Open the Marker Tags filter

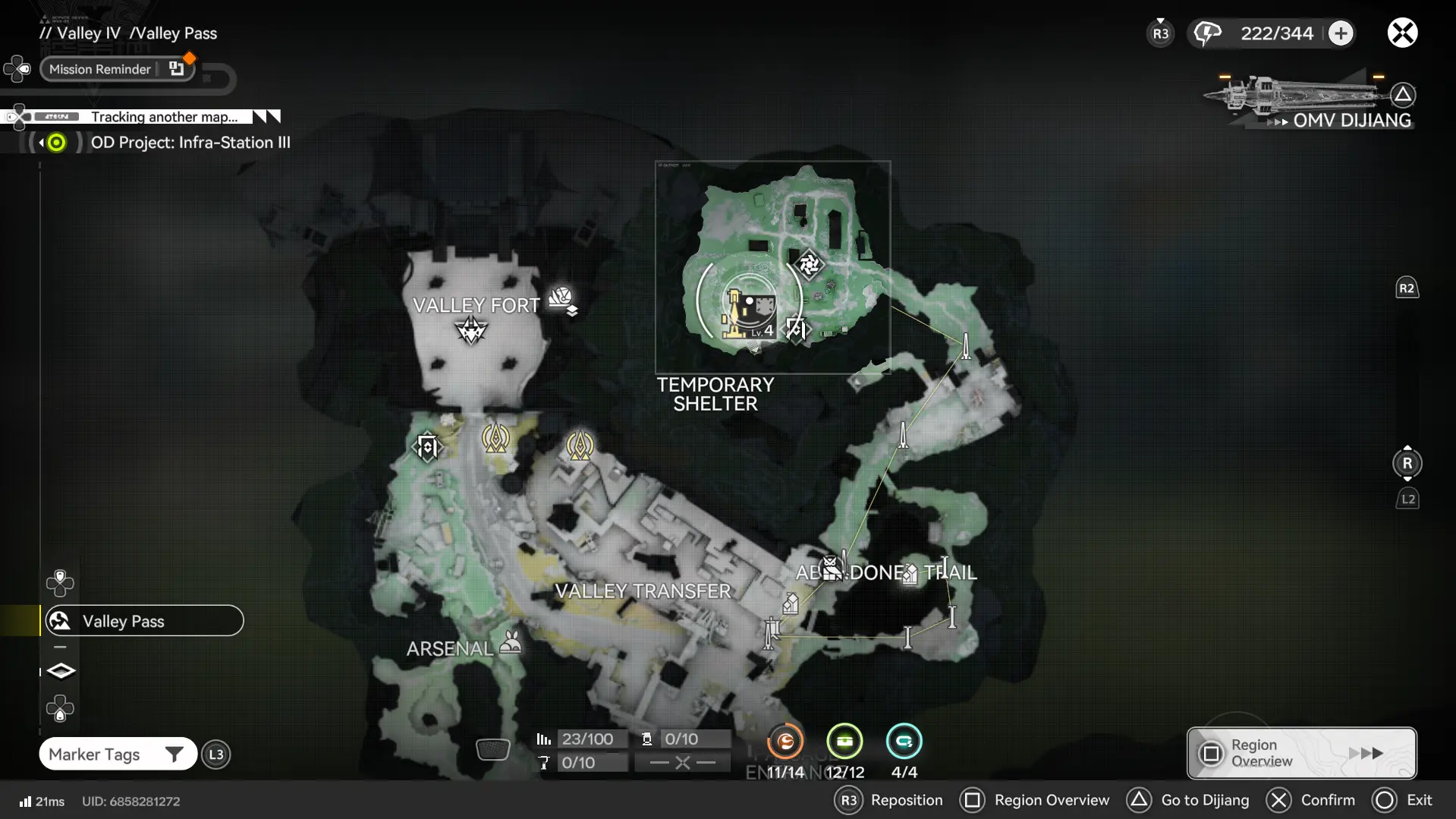118,754
